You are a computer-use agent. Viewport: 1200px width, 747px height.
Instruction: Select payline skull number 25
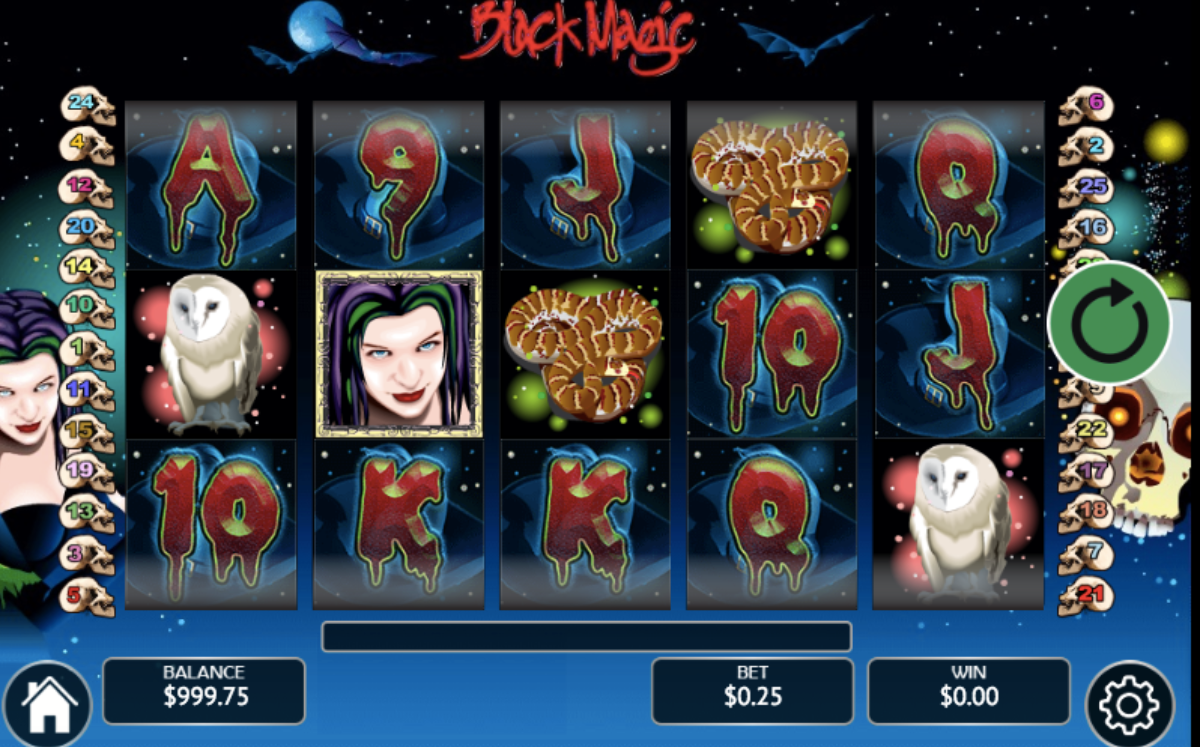coord(1087,187)
